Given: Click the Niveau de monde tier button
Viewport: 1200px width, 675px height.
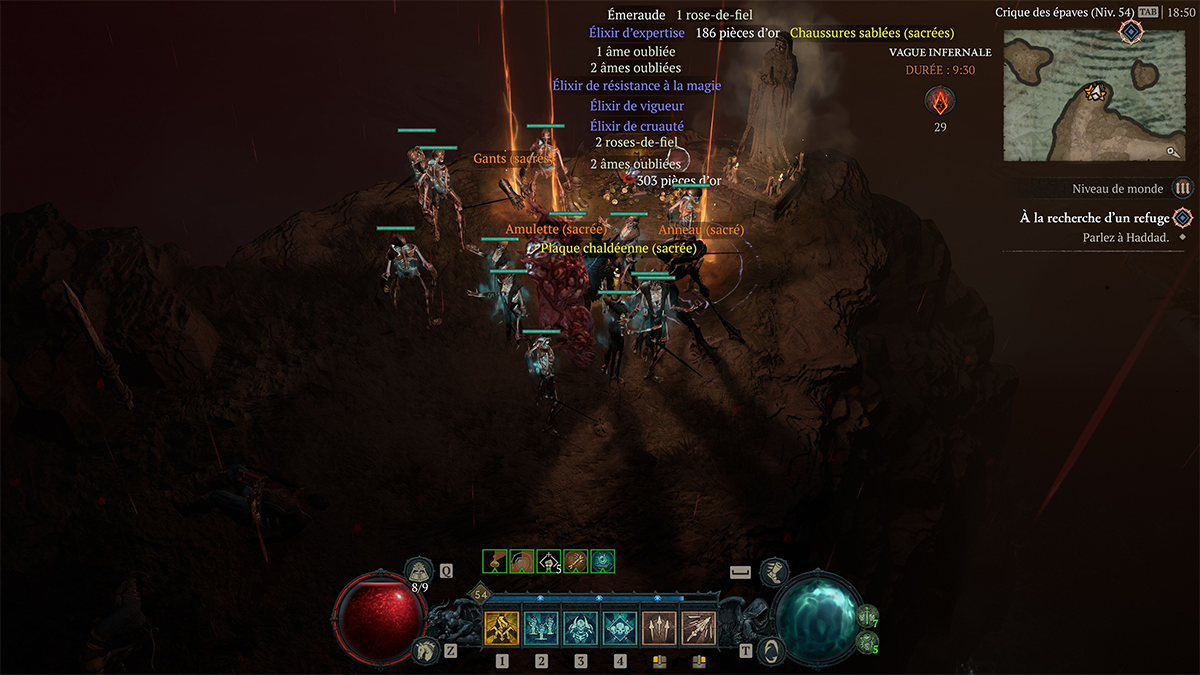Looking at the screenshot, I should point(1183,188).
